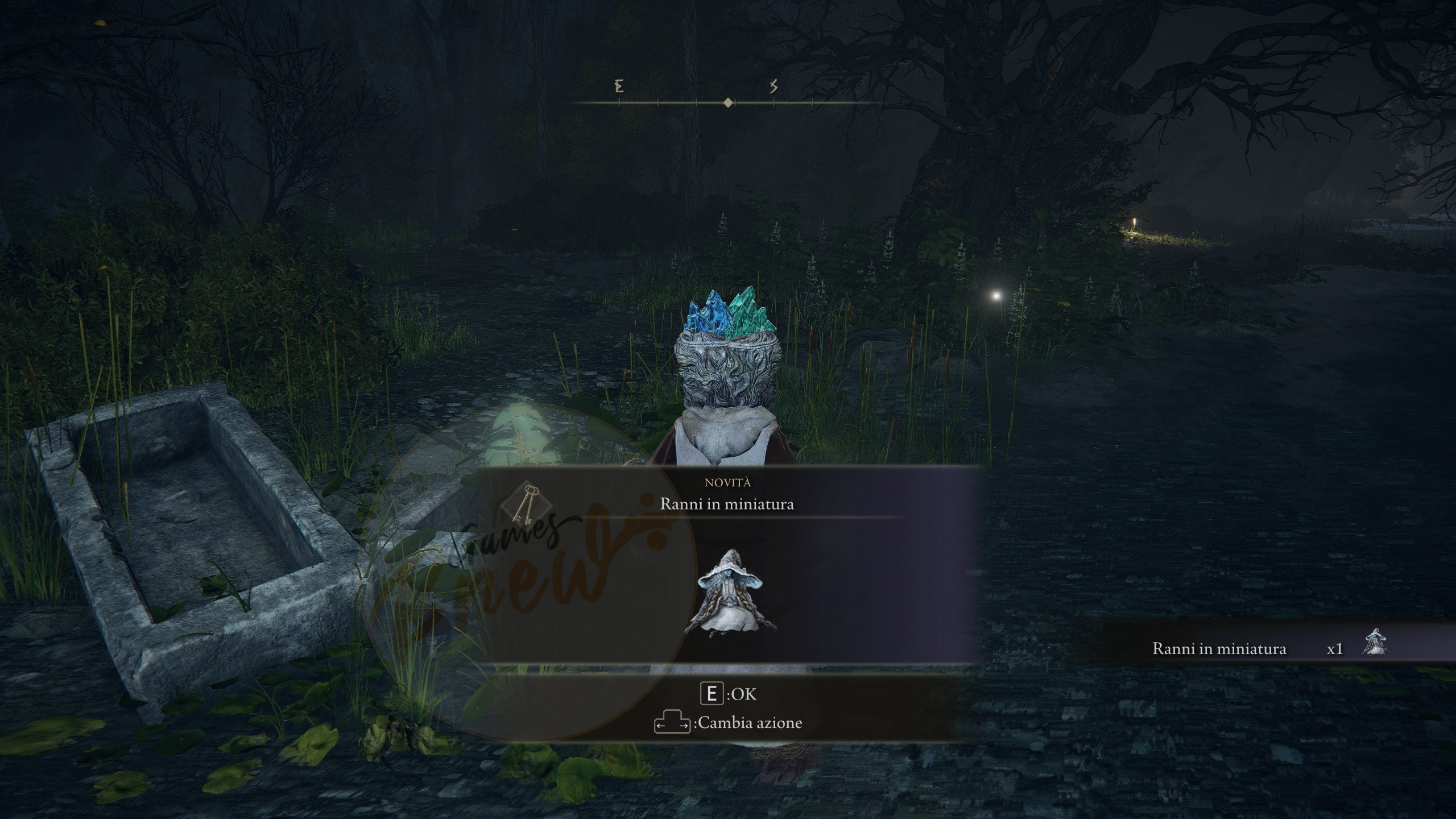This screenshot has width=1456, height=819.
Task: Confirm the new item popup with OK
Action: [728, 694]
